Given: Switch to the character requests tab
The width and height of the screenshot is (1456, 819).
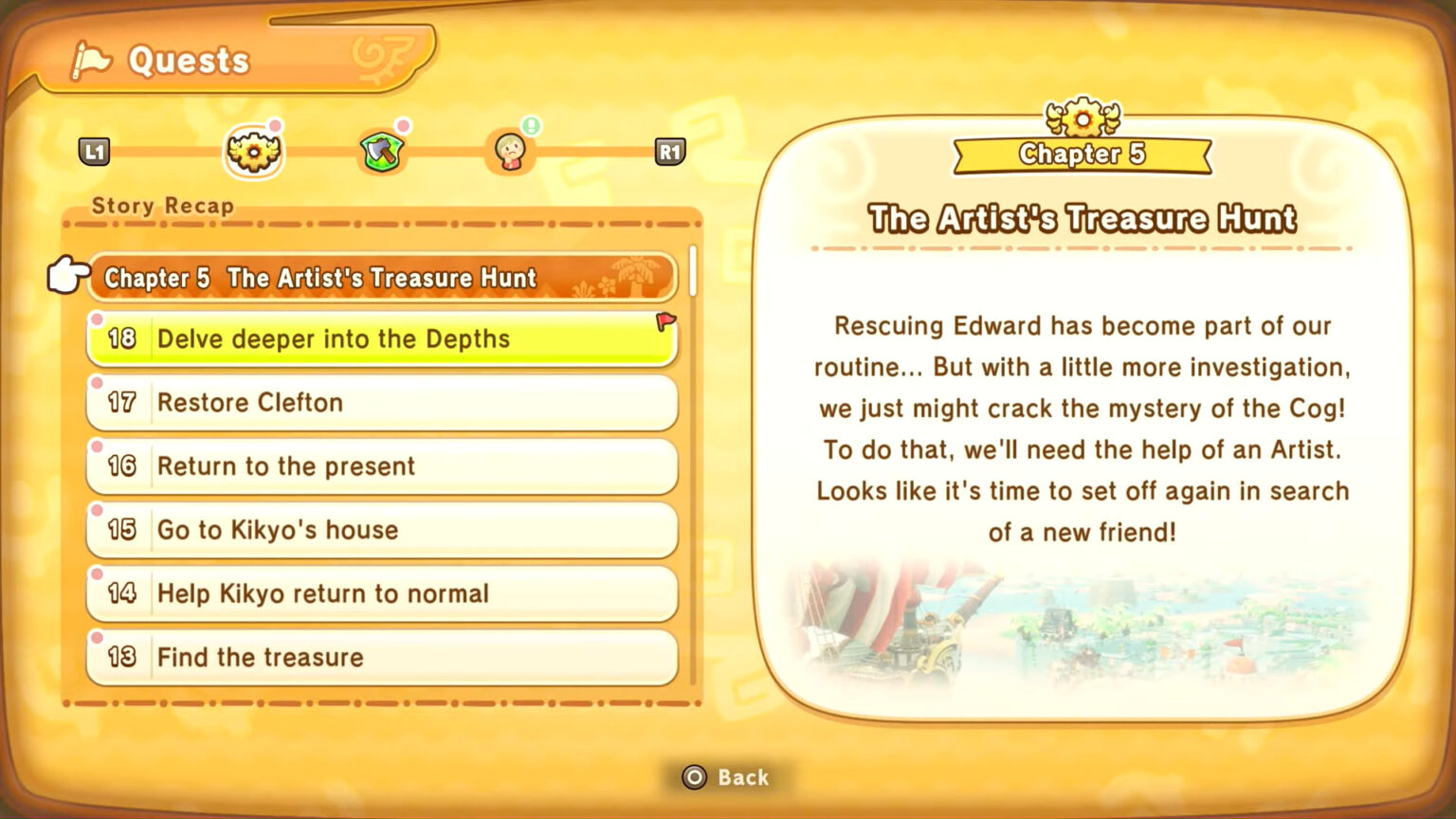Looking at the screenshot, I should point(511,152).
